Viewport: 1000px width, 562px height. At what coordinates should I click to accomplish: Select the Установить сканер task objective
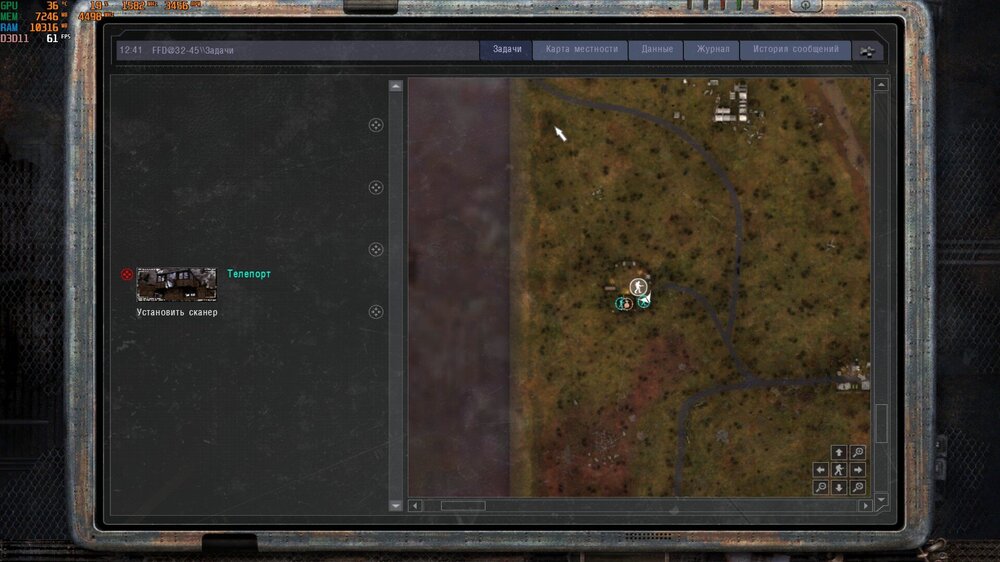[177, 312]
